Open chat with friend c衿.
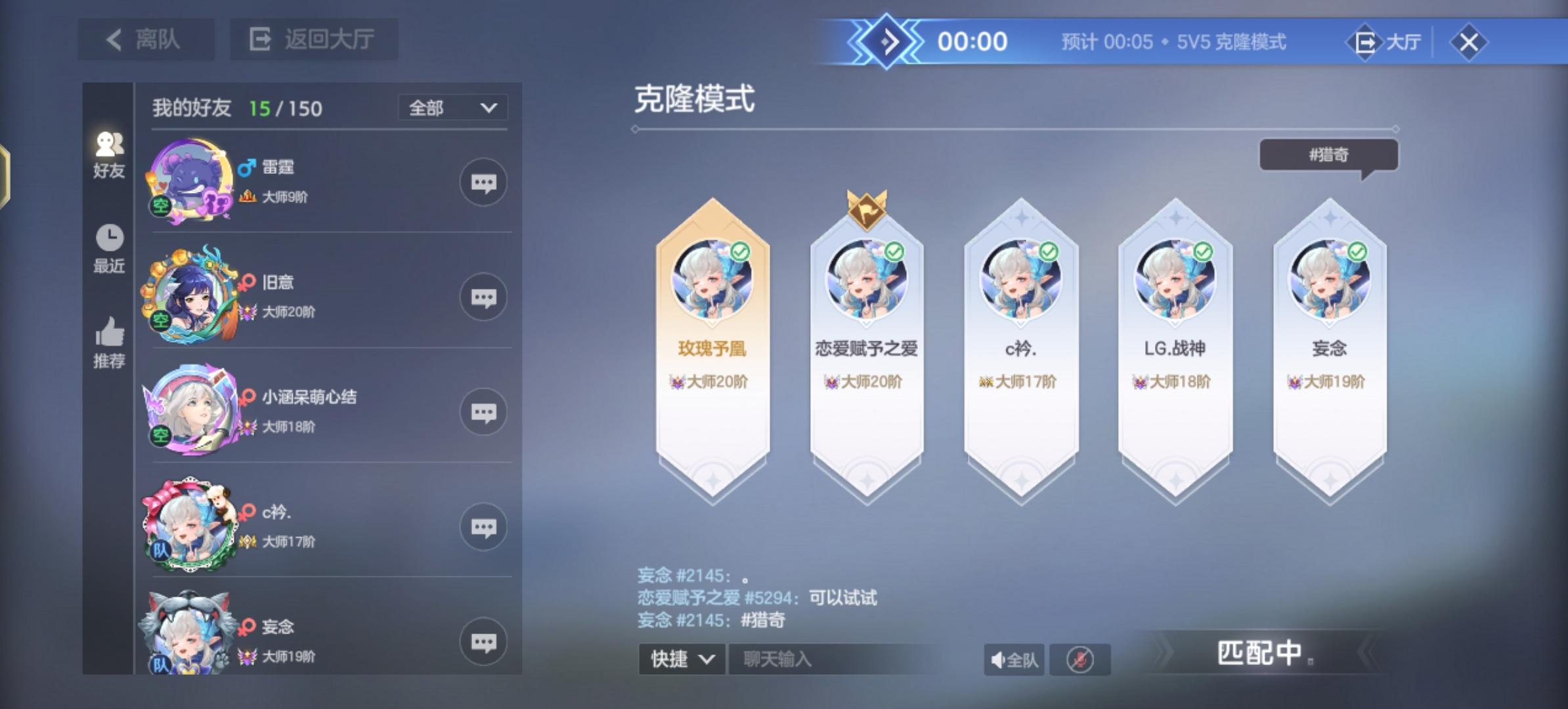 [x=484, y=526]
